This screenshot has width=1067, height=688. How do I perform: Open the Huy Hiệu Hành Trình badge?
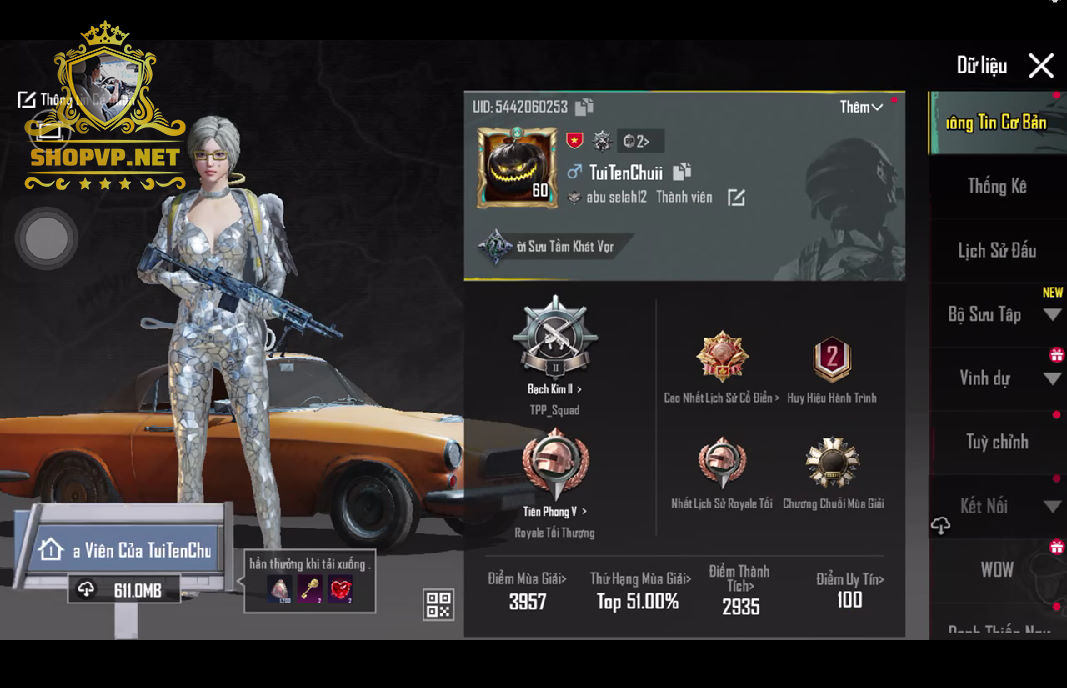[x=831, y=360]
